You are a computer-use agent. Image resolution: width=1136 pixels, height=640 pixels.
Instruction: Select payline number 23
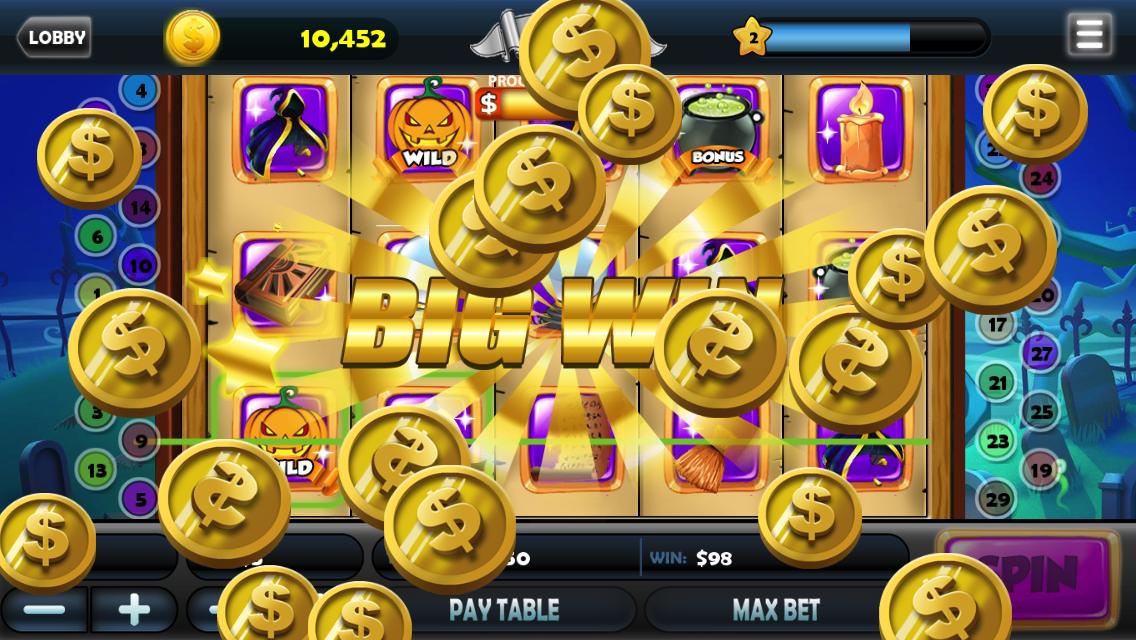tap(997, 441)
